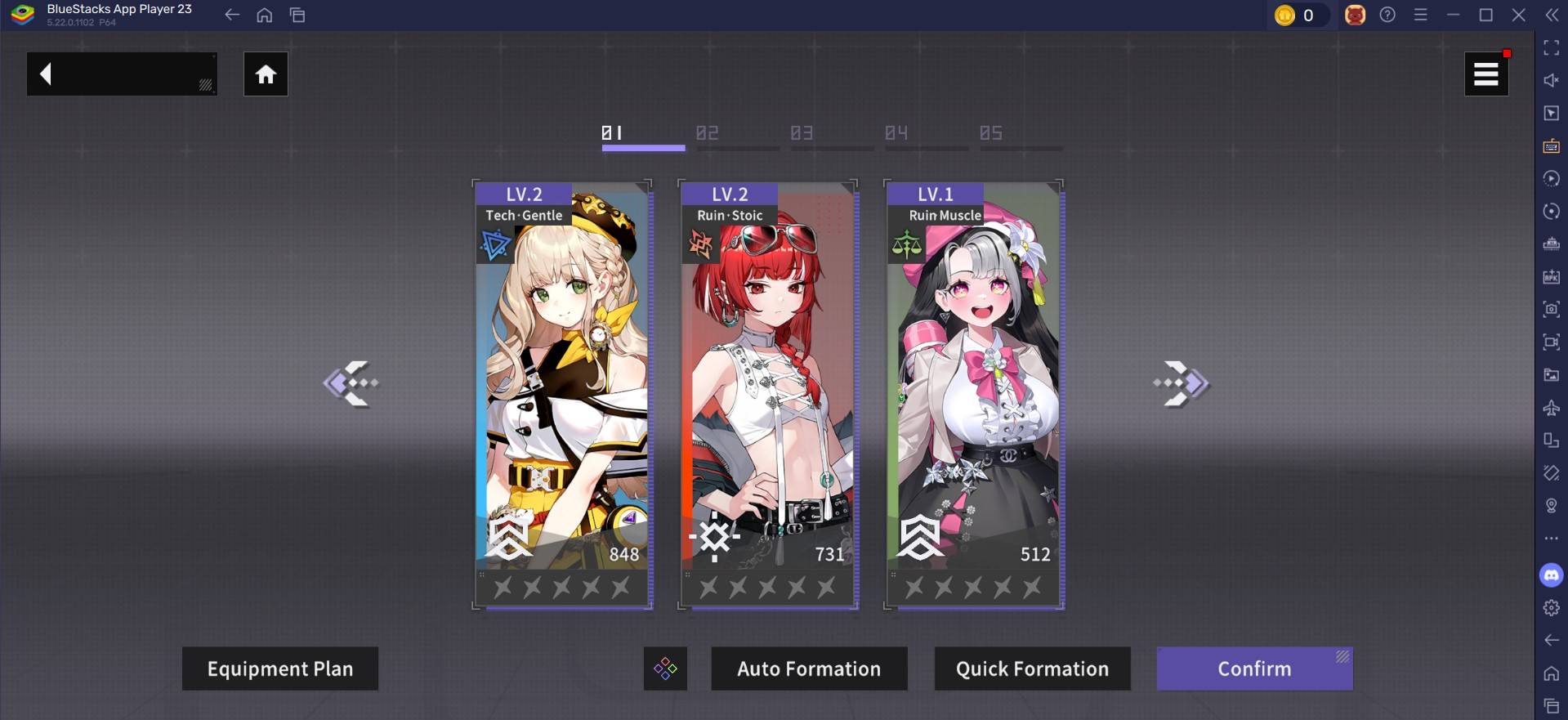1568x720 pixels.
Task: Go to the previous formation with the left arrow
Action: [351, 382]
